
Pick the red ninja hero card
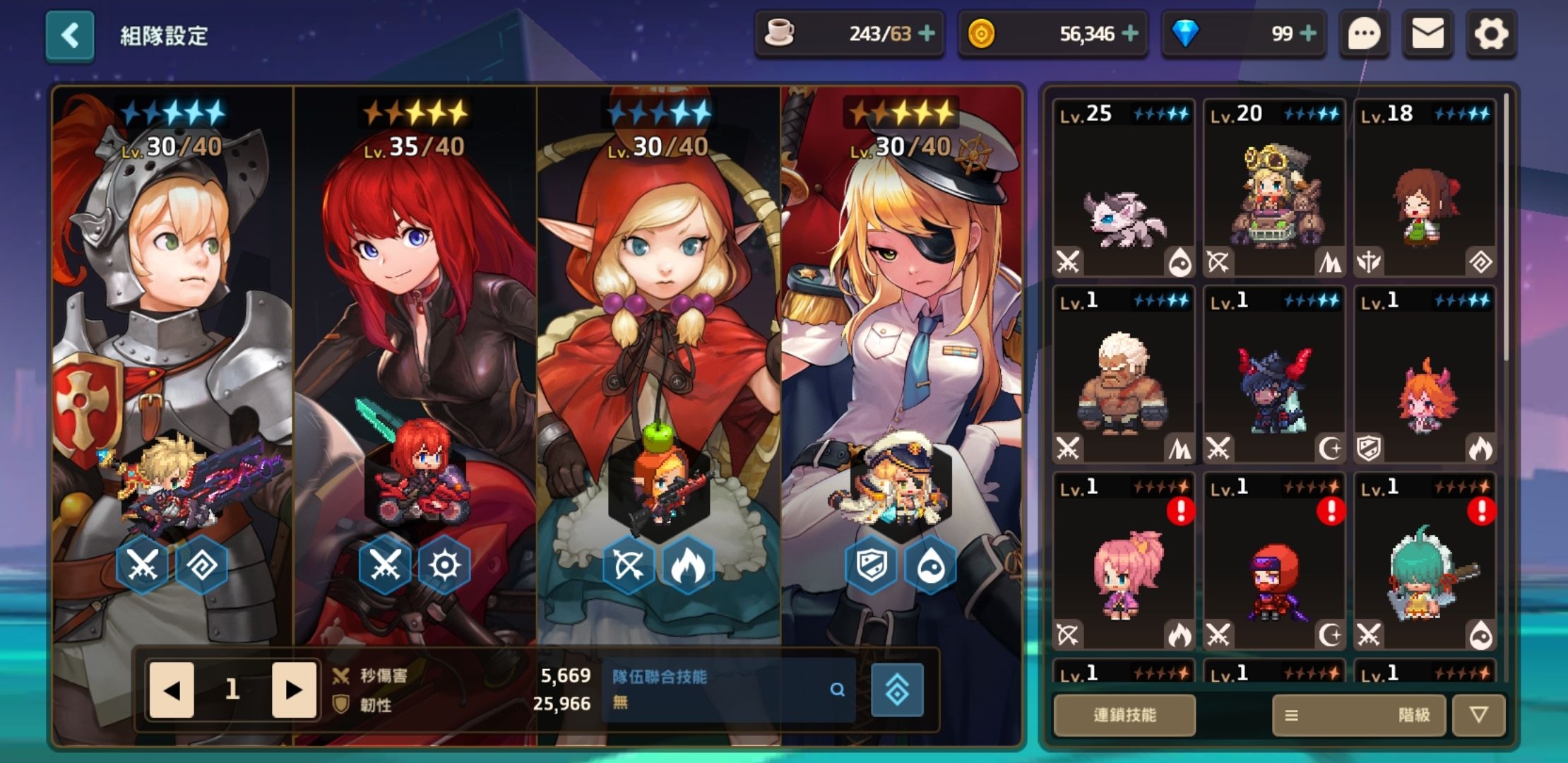pos(1273,562)
